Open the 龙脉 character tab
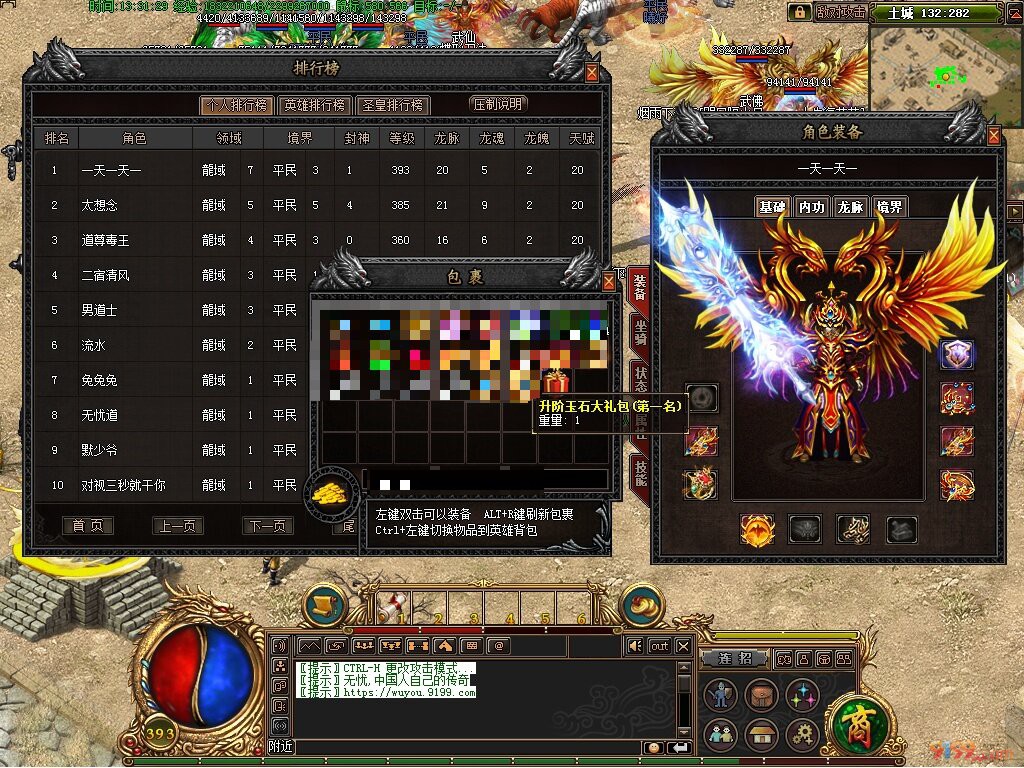The image size is (1024, 768). click(x=850, y=207)
